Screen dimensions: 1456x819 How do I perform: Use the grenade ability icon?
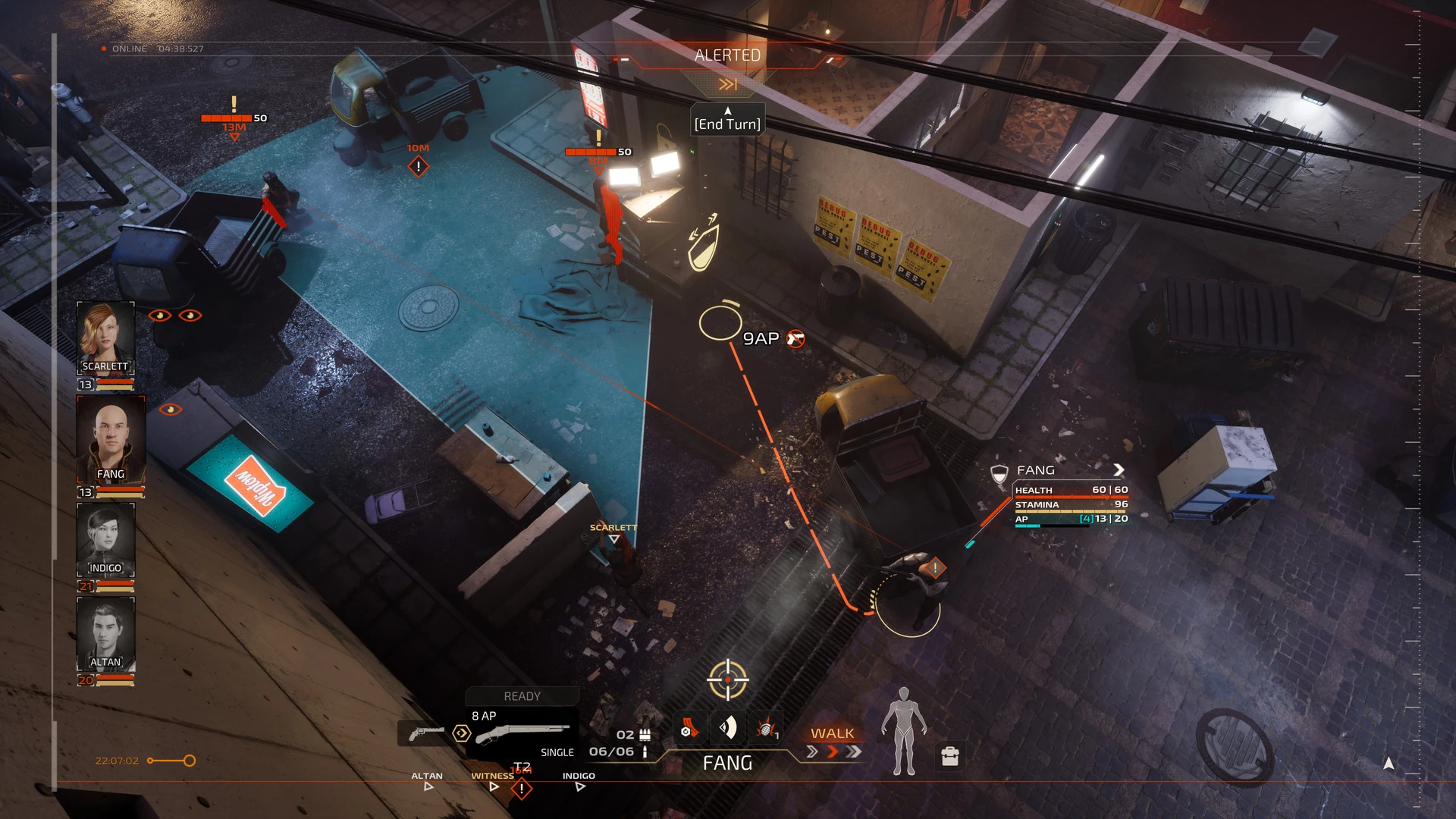[766, 729]
